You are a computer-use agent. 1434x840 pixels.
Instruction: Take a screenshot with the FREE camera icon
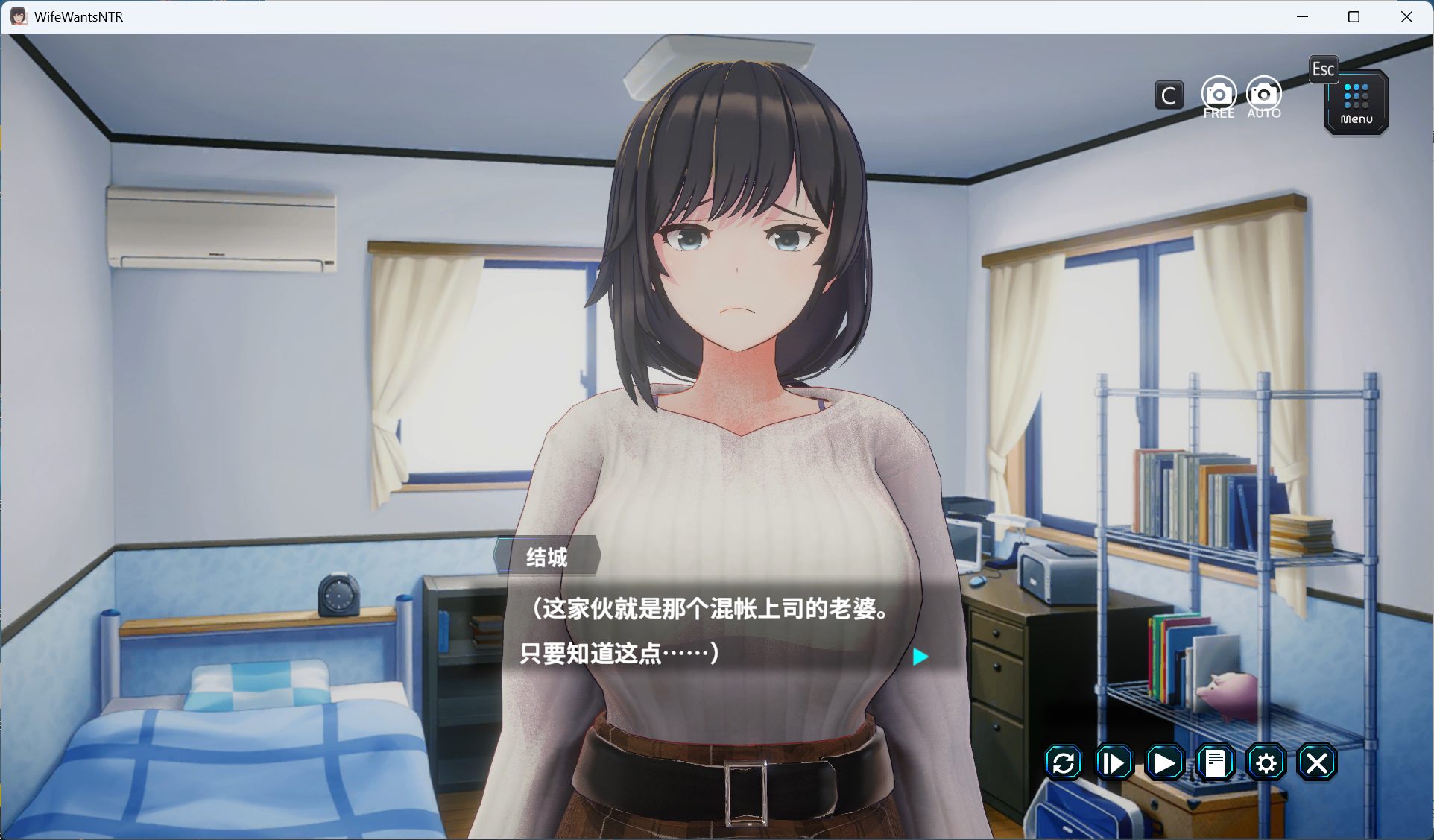(1219, 94)
